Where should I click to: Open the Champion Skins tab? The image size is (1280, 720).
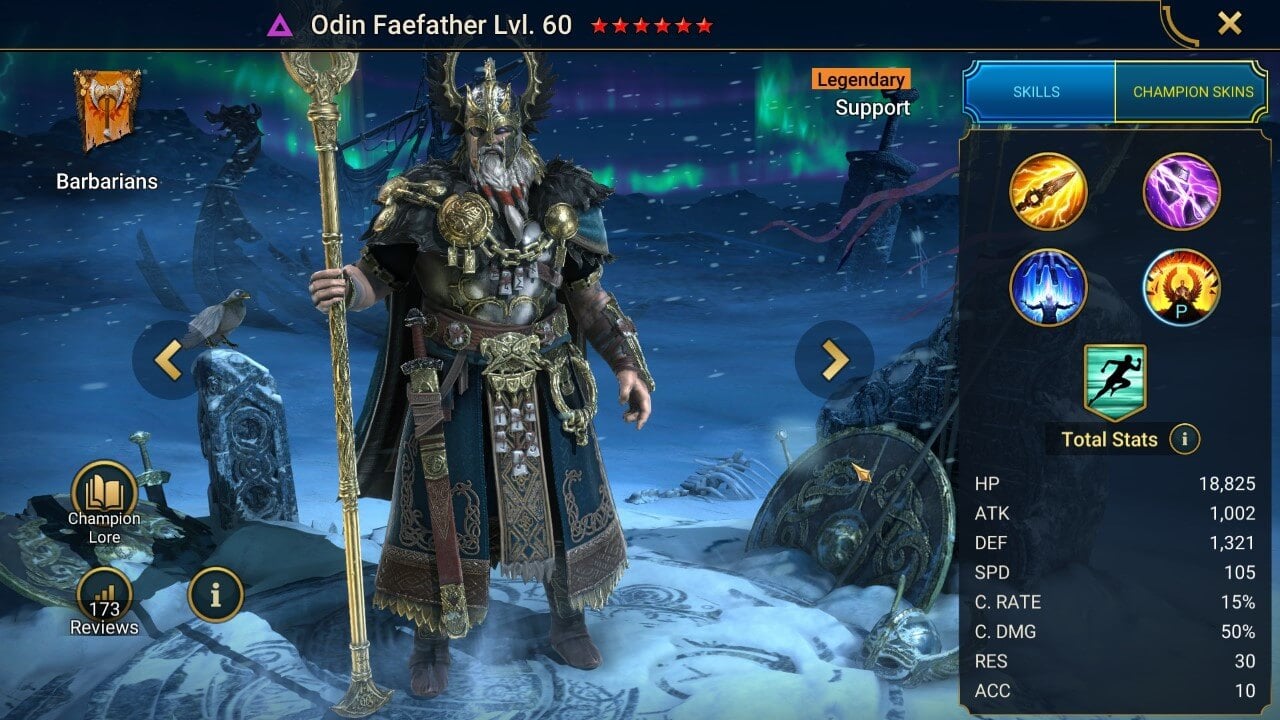[1192, 92]
